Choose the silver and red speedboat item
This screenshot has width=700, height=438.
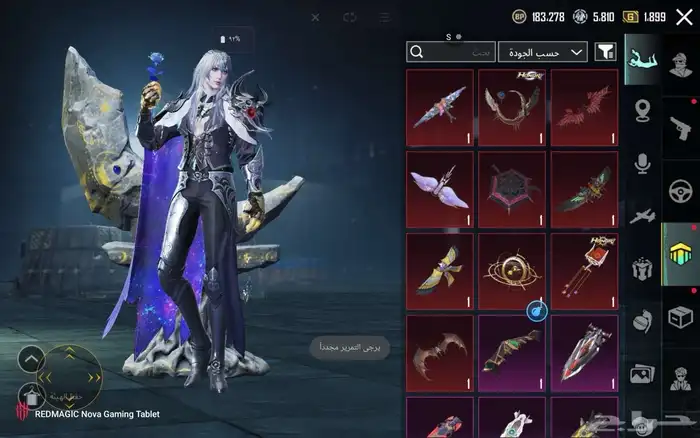point(584,353)
